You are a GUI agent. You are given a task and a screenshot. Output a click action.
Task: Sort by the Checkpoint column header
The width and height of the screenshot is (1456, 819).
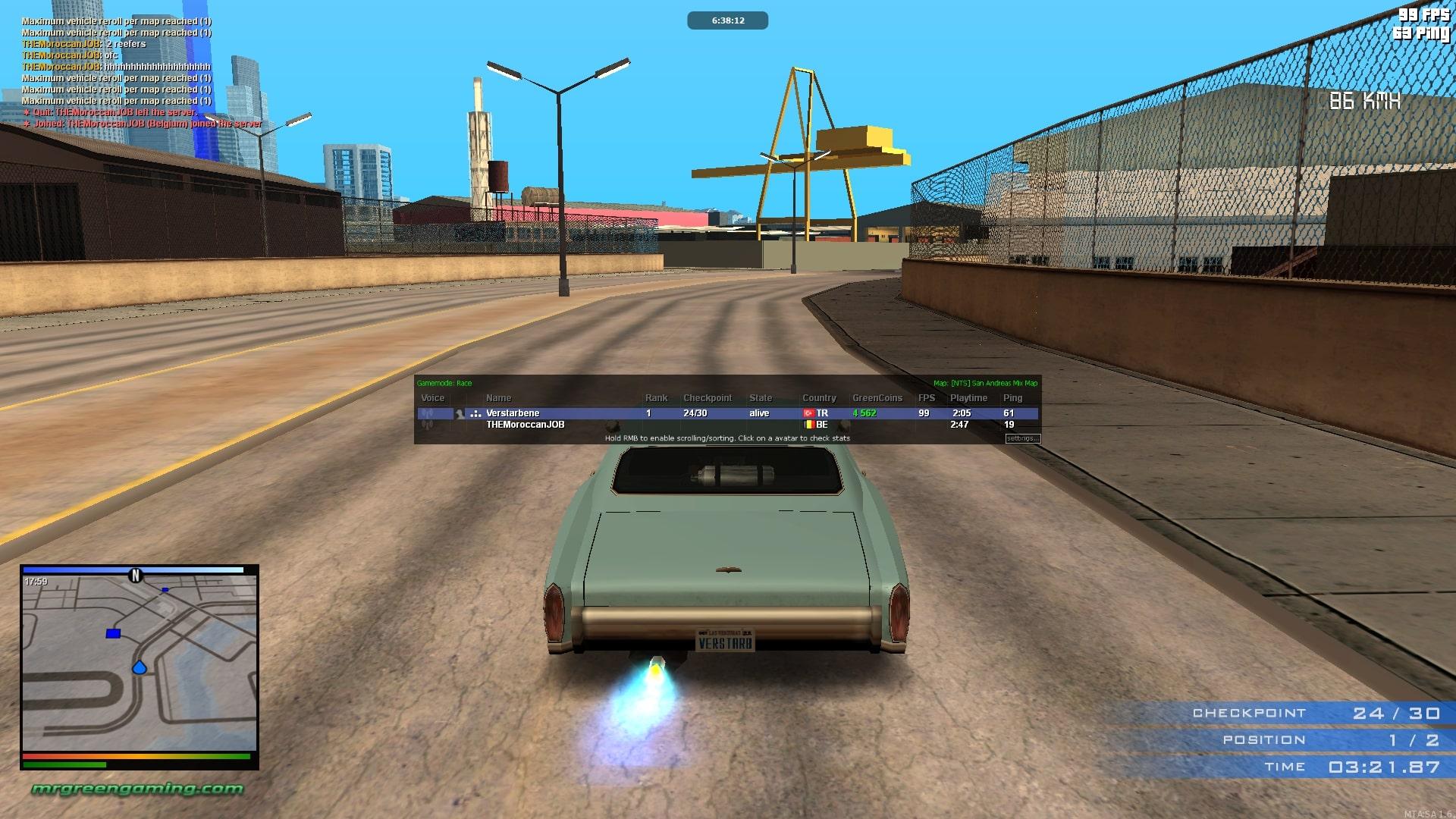pyautogui.click(x=707, y=398)
